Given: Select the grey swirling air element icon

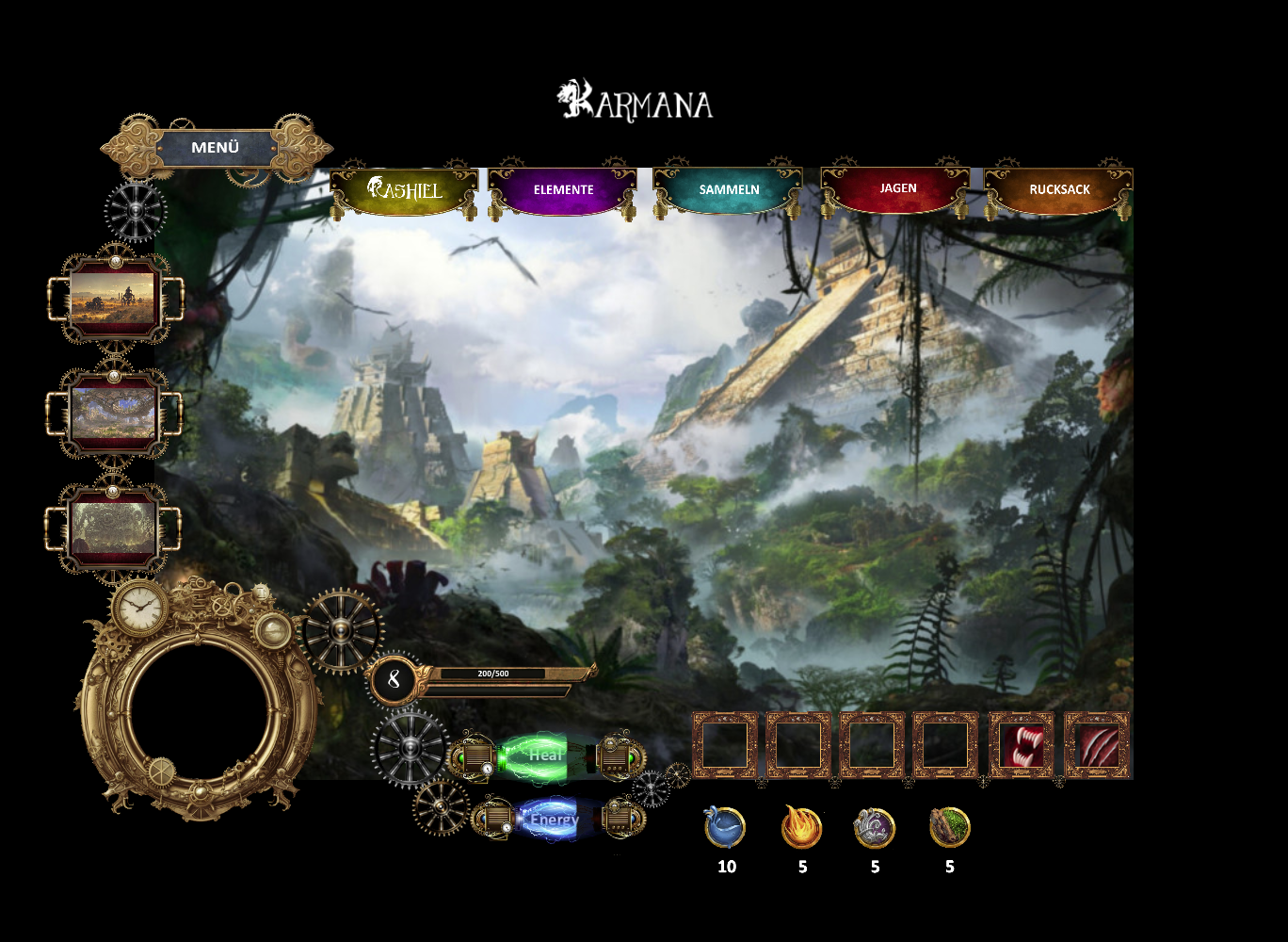Looking at the screenshot, I should click(875, 828).
